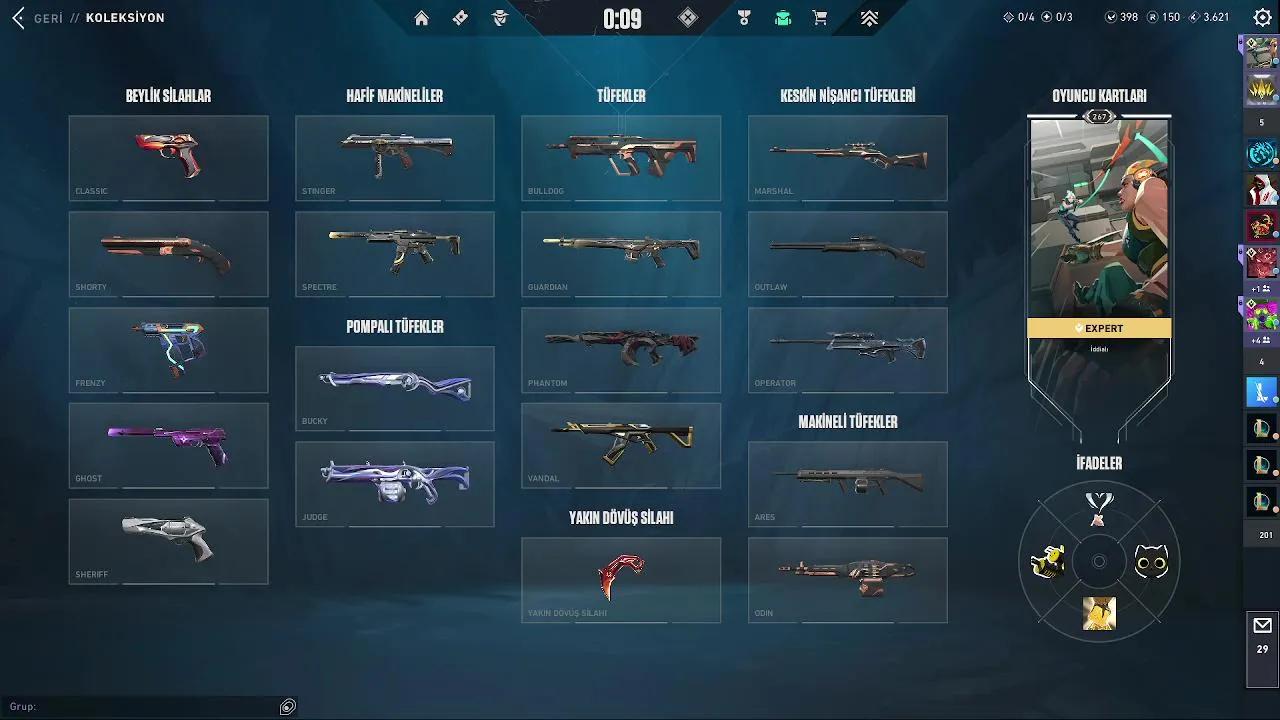Go back using the GERİ arrow
The width and height of the screenshot is (1280, 720).
(x=16, y=17)
